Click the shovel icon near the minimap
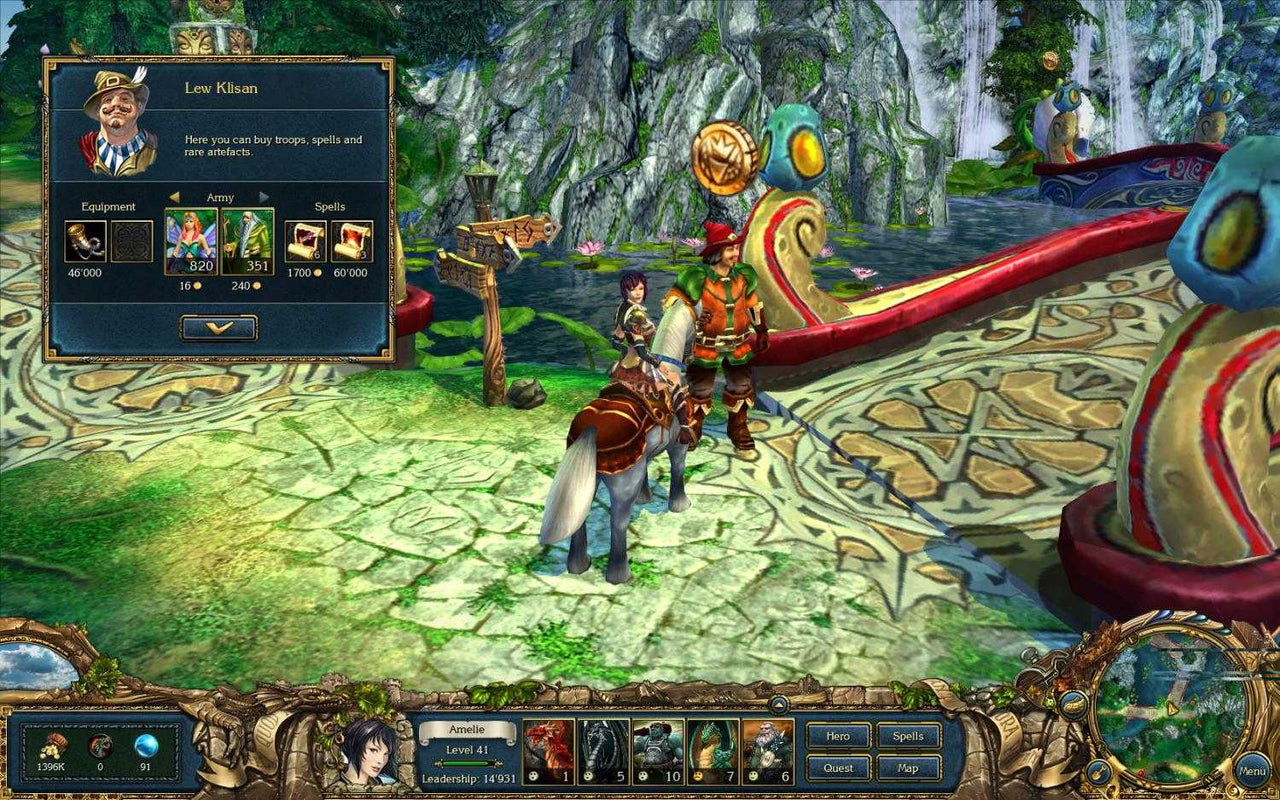 click(x=1098, y=772)
